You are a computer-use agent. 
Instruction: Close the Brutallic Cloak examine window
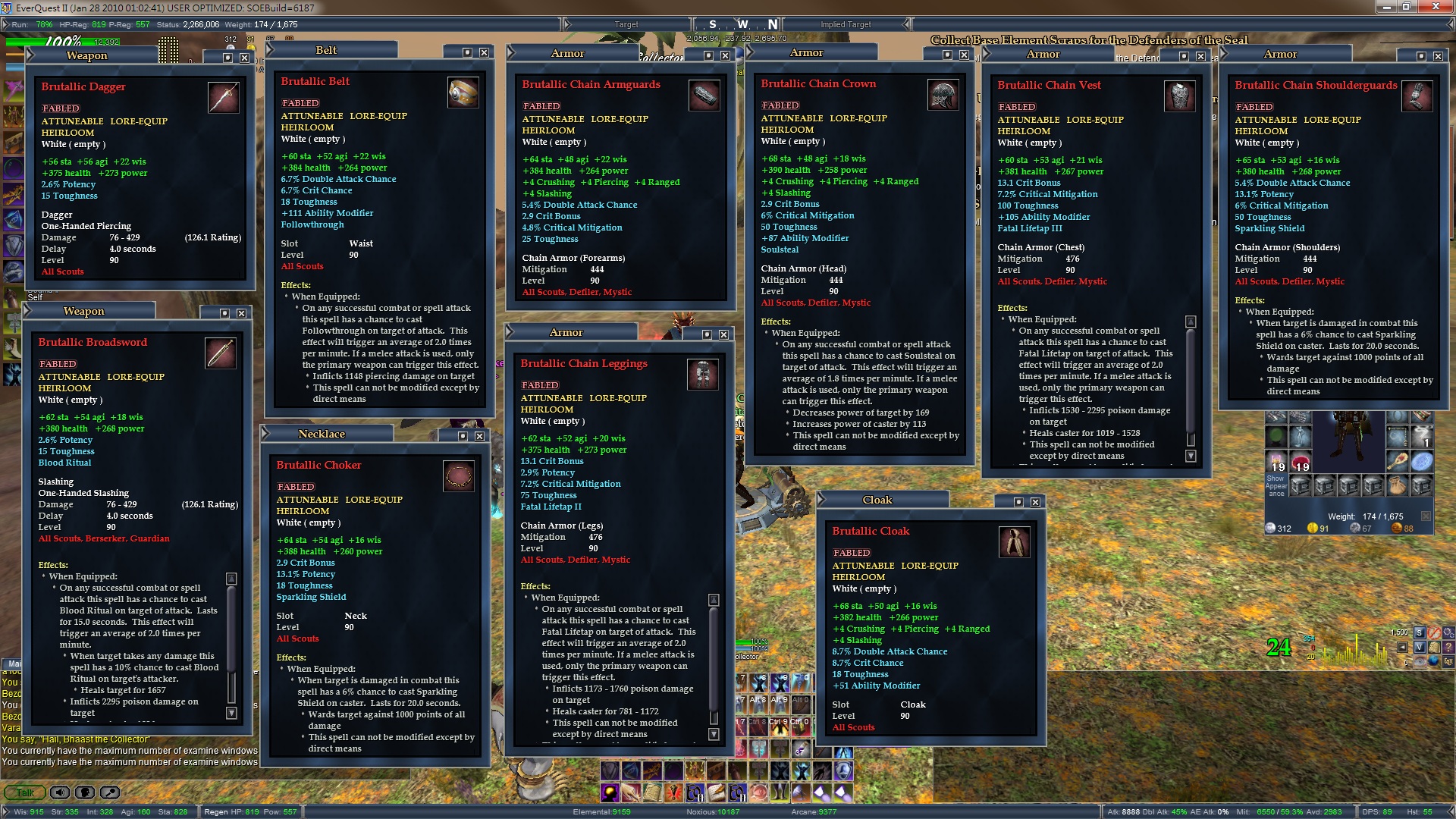1035,502
